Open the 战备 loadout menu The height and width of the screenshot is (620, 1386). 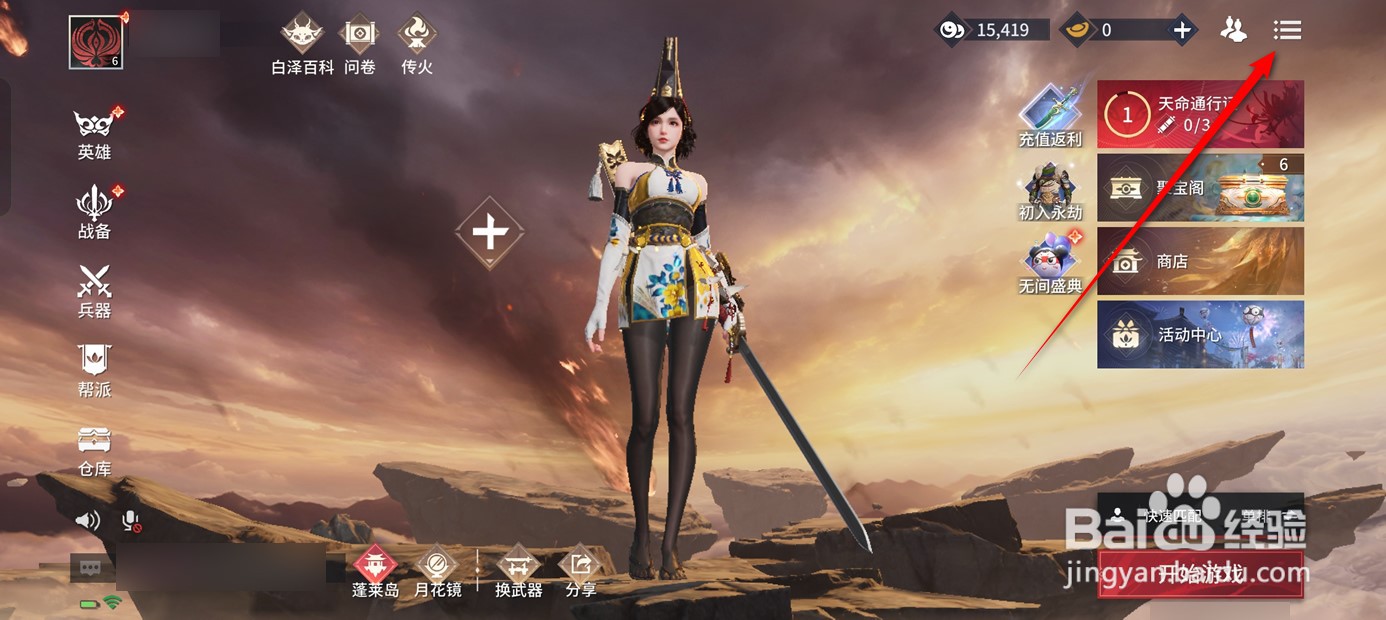94,212
